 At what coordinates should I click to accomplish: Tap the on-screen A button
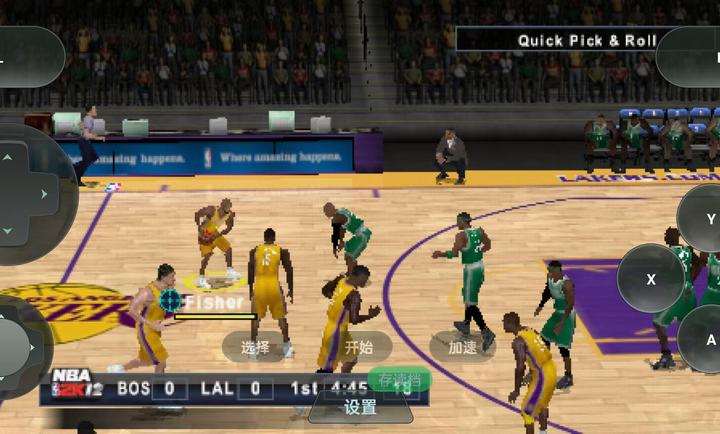tap(706, 340)
